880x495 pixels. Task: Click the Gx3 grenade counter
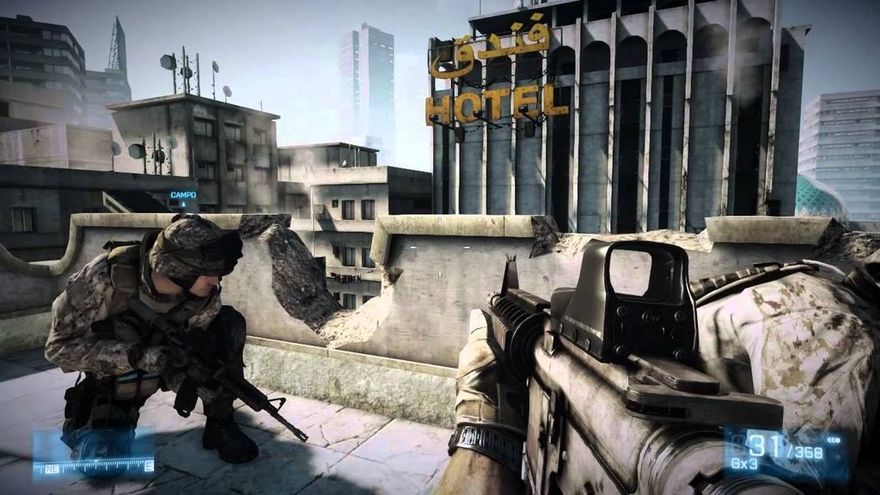743,465
